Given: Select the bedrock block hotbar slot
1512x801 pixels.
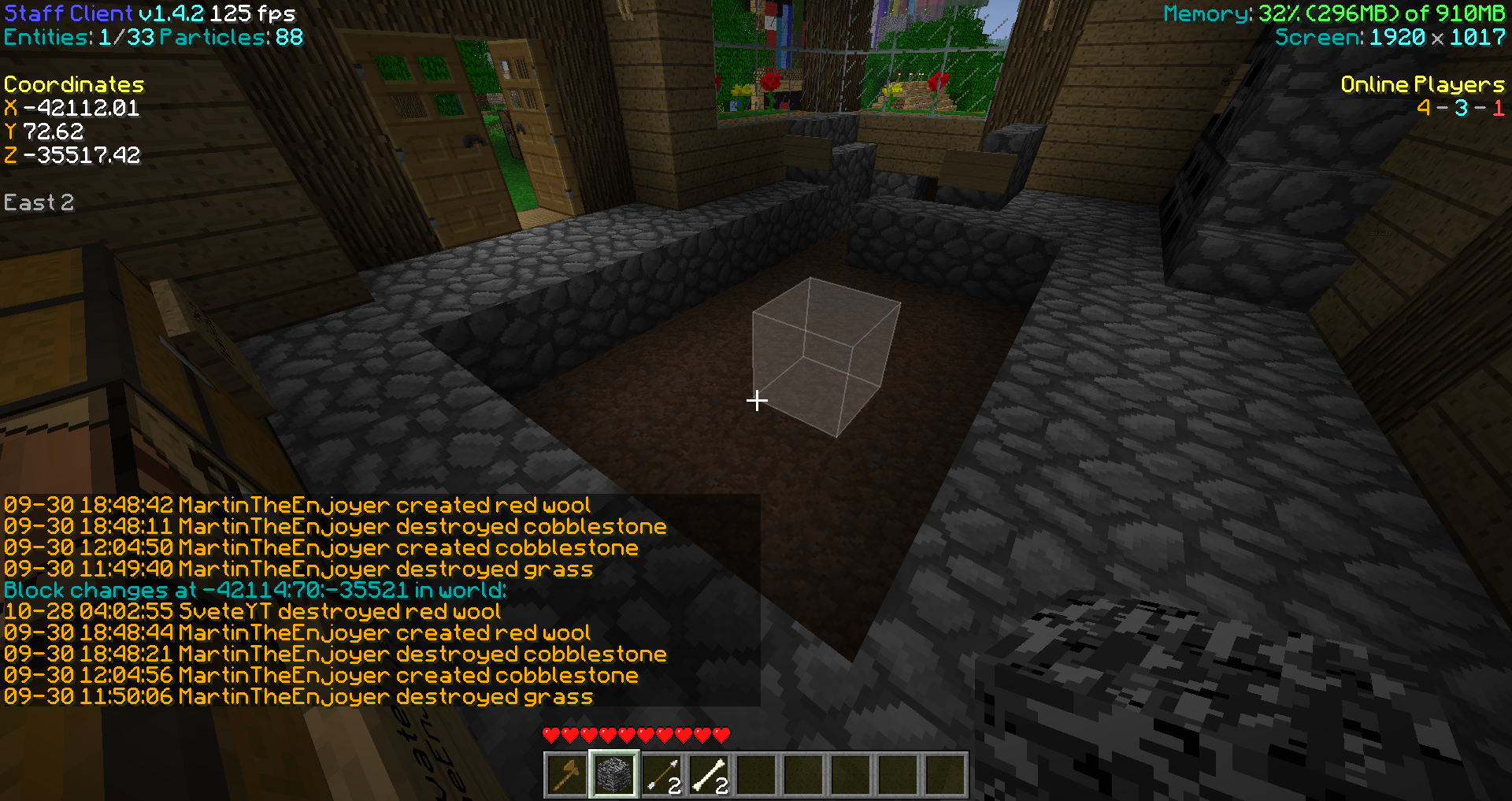Looking at the screenshot, I should pos(613,775).
